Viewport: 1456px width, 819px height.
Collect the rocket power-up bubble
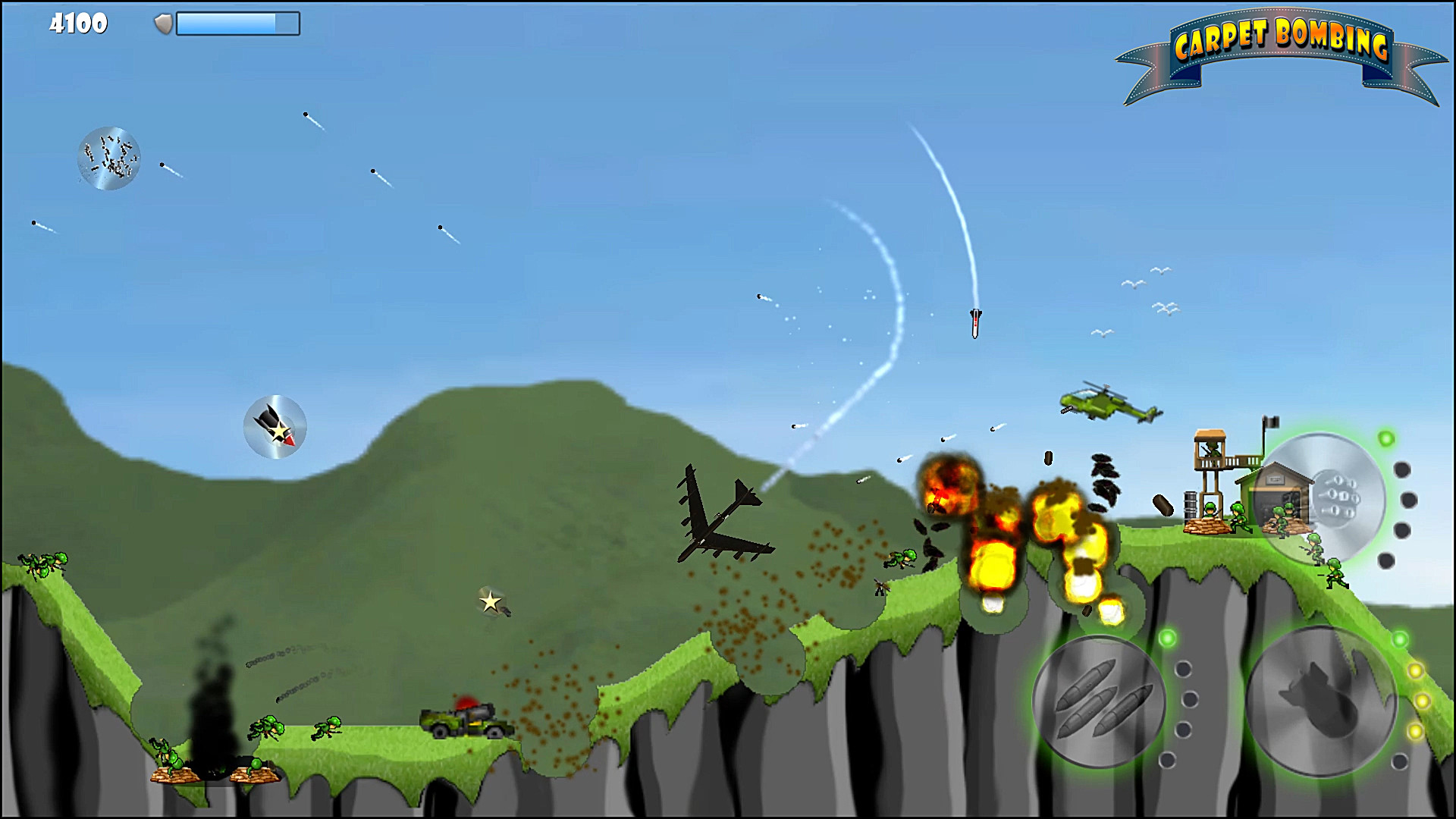pyautogui.click(x=275, y=426)
